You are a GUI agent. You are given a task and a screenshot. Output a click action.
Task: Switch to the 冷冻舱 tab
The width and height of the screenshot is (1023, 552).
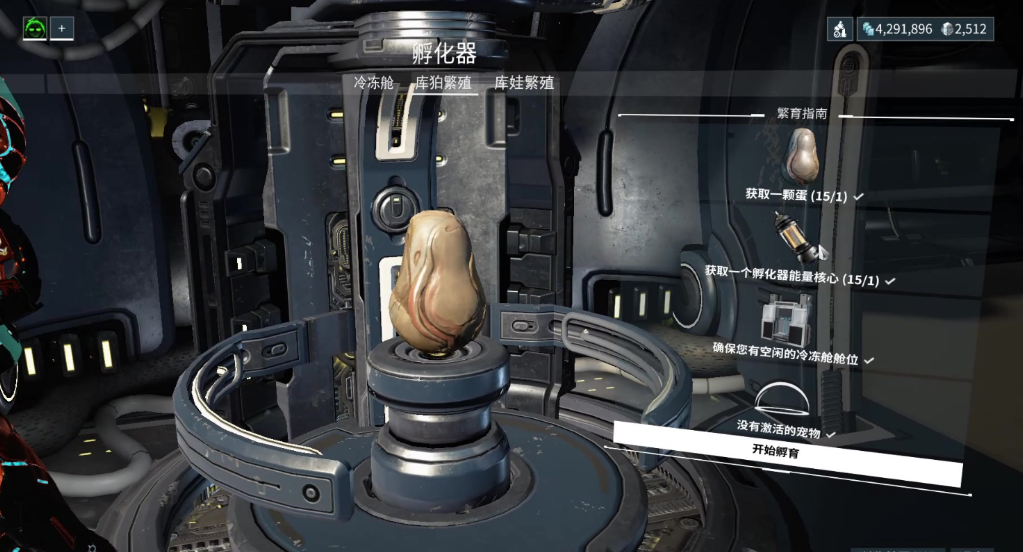[x=374, y=83]
